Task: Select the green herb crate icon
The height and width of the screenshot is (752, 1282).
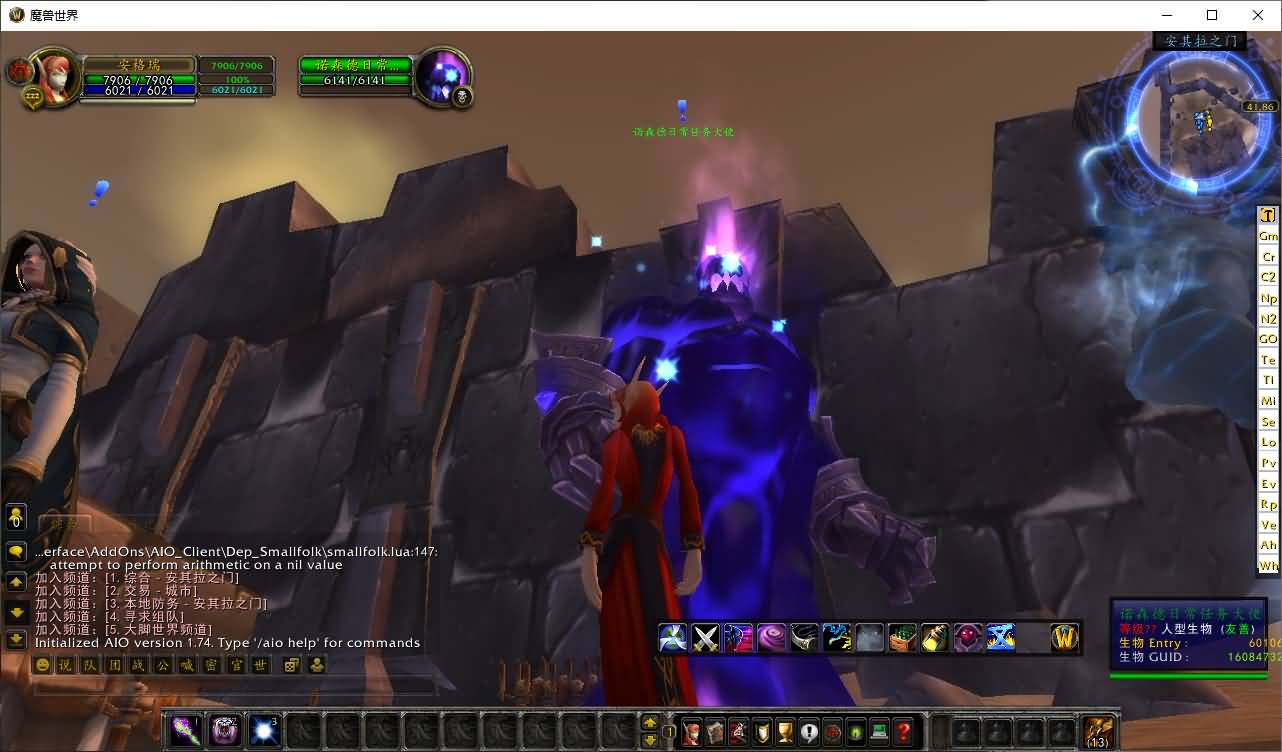Action: (902, 638)
